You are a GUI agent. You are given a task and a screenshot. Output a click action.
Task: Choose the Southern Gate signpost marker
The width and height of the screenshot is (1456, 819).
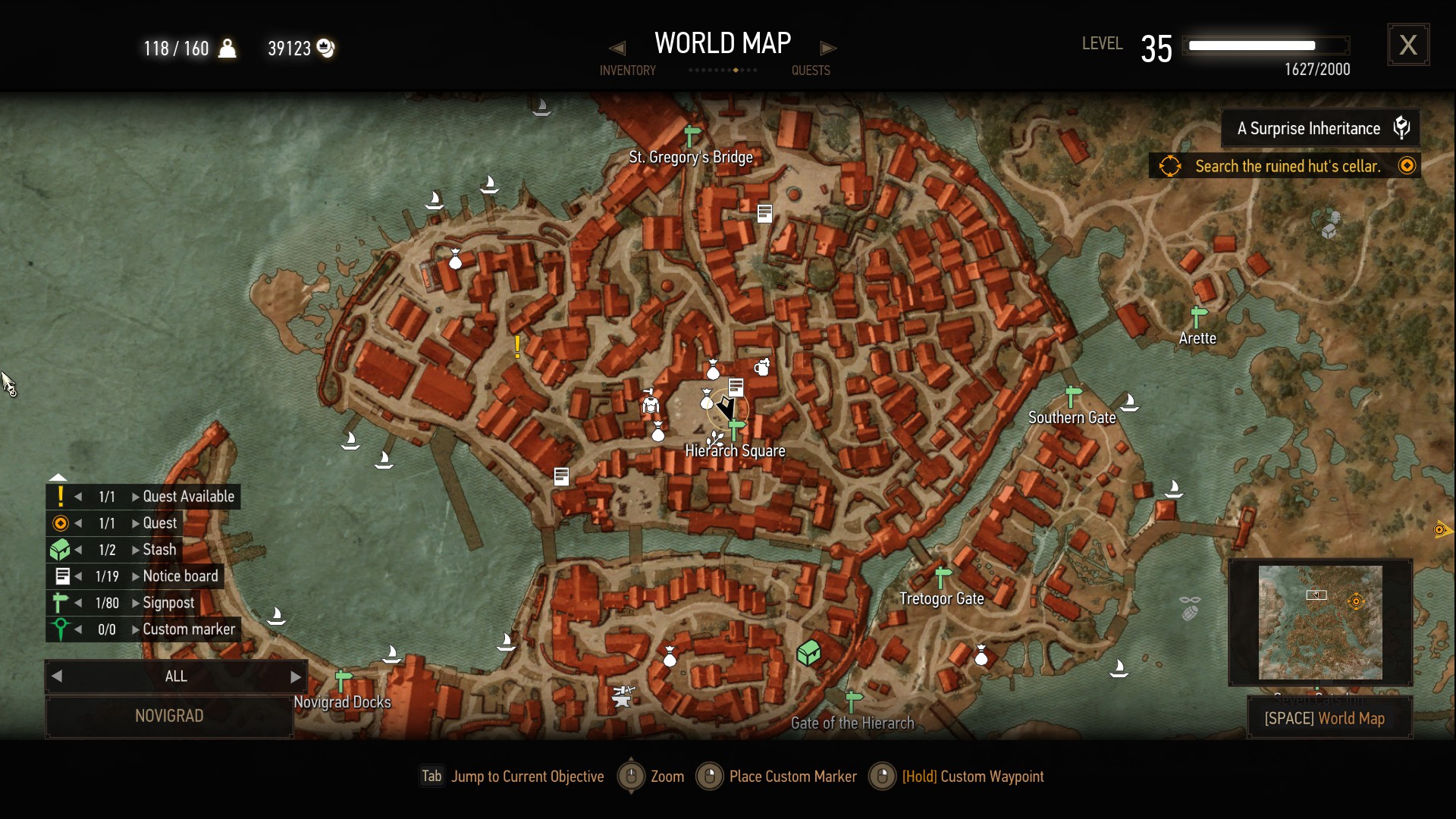[x=1073, y=397]
